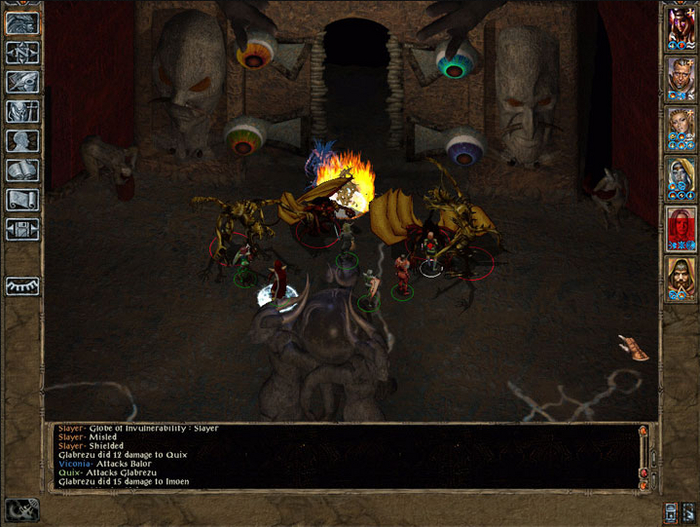Open the character record head icon
Screen dimensions: 700x527
pyautogui.click(x=22, y=141)
